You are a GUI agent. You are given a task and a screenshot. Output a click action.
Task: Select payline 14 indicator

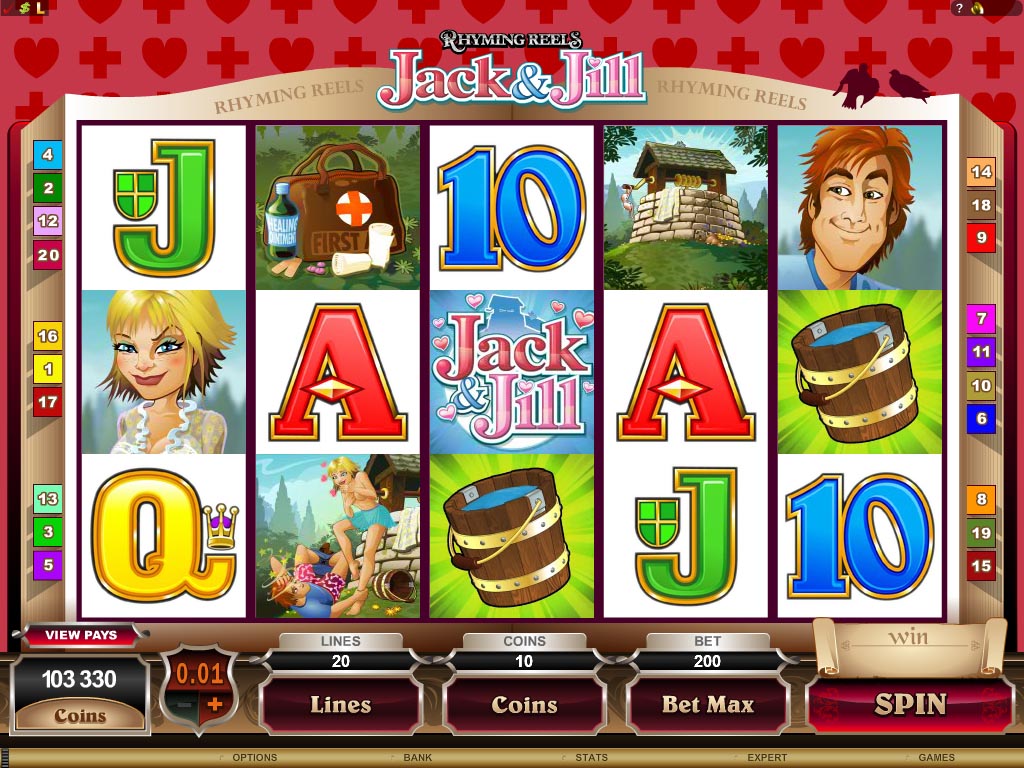point(981,172)
